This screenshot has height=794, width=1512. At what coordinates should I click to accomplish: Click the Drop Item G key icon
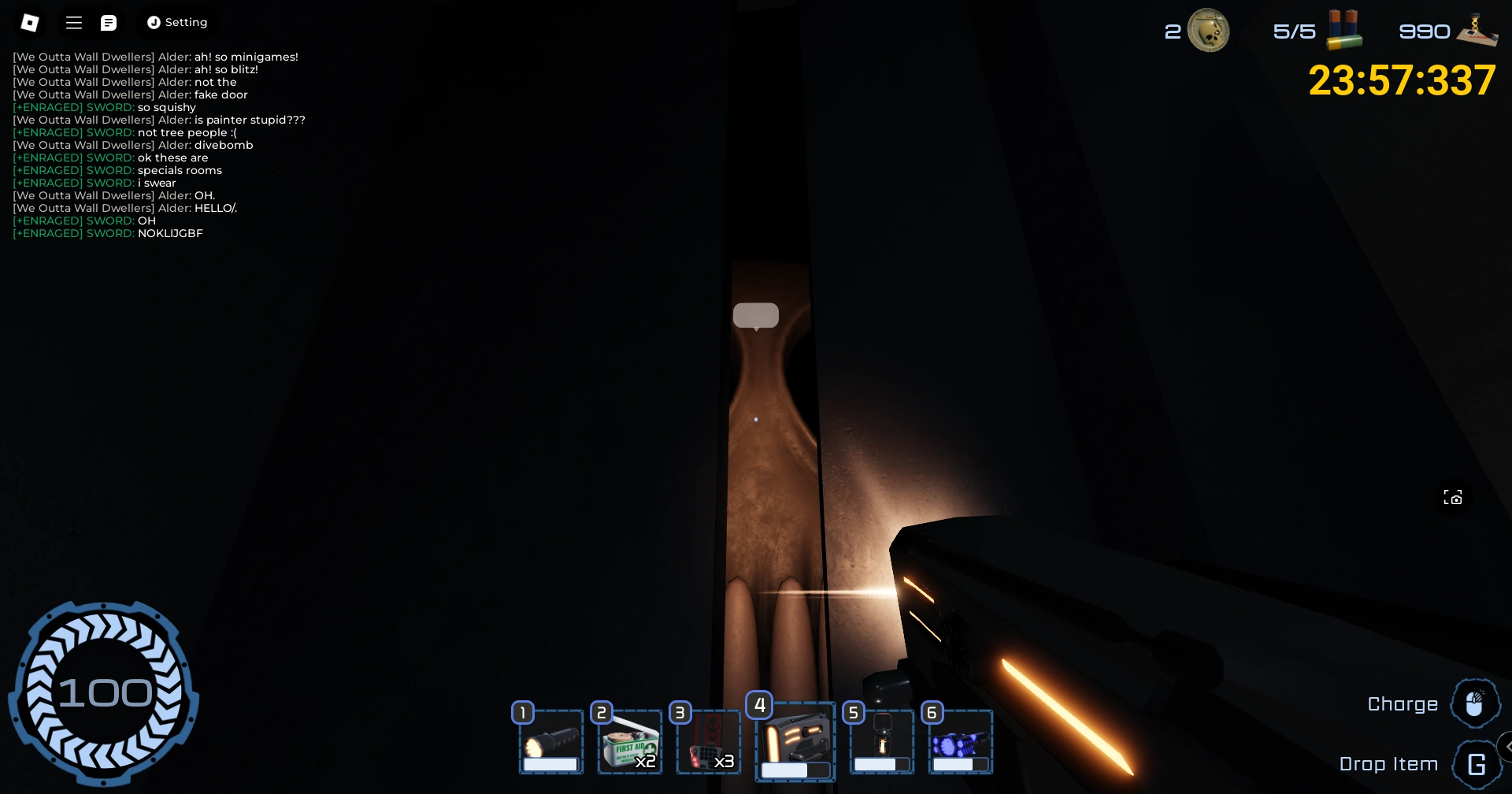[1477, 763]
